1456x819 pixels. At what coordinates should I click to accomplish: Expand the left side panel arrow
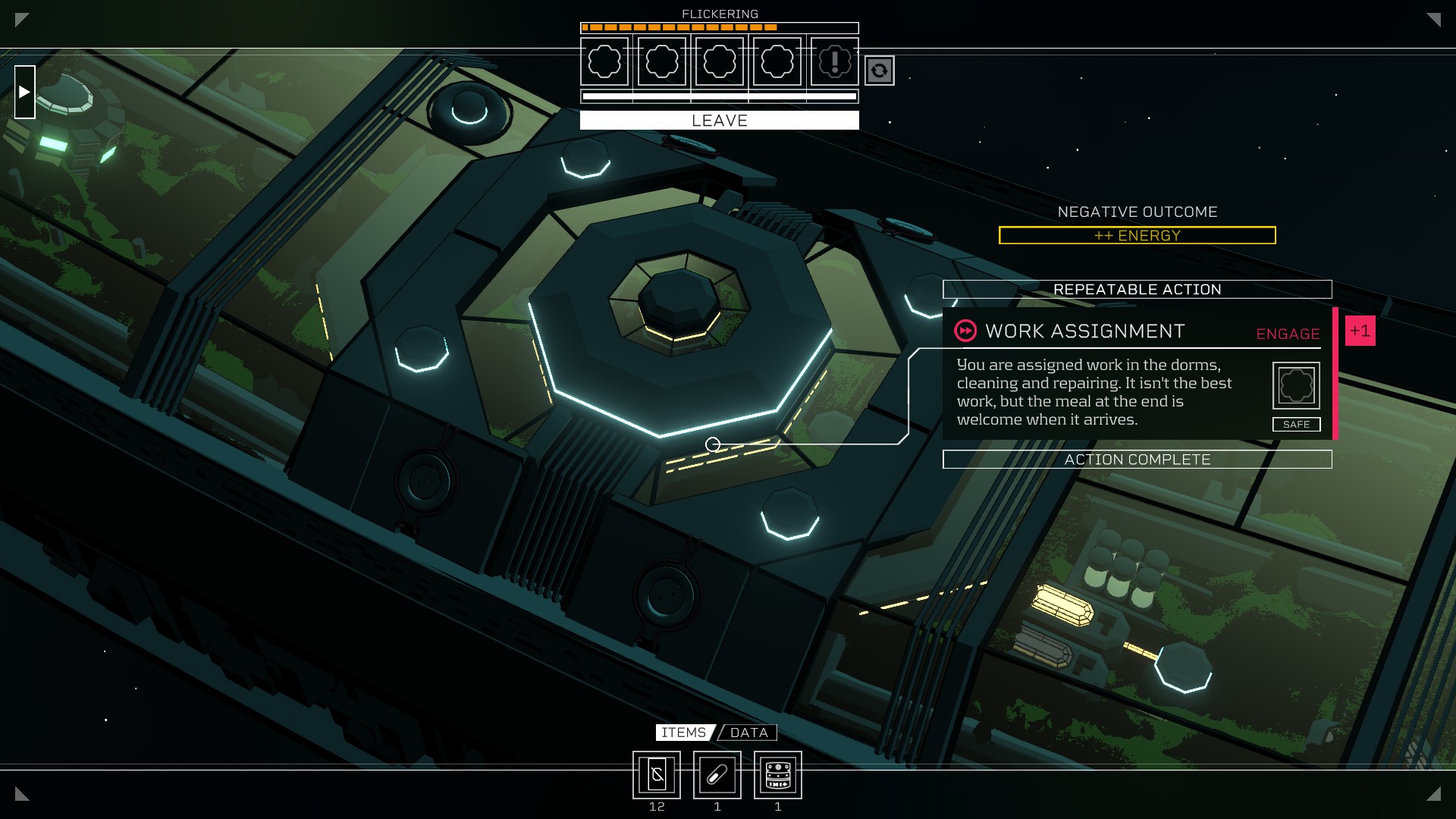[25, 92]
